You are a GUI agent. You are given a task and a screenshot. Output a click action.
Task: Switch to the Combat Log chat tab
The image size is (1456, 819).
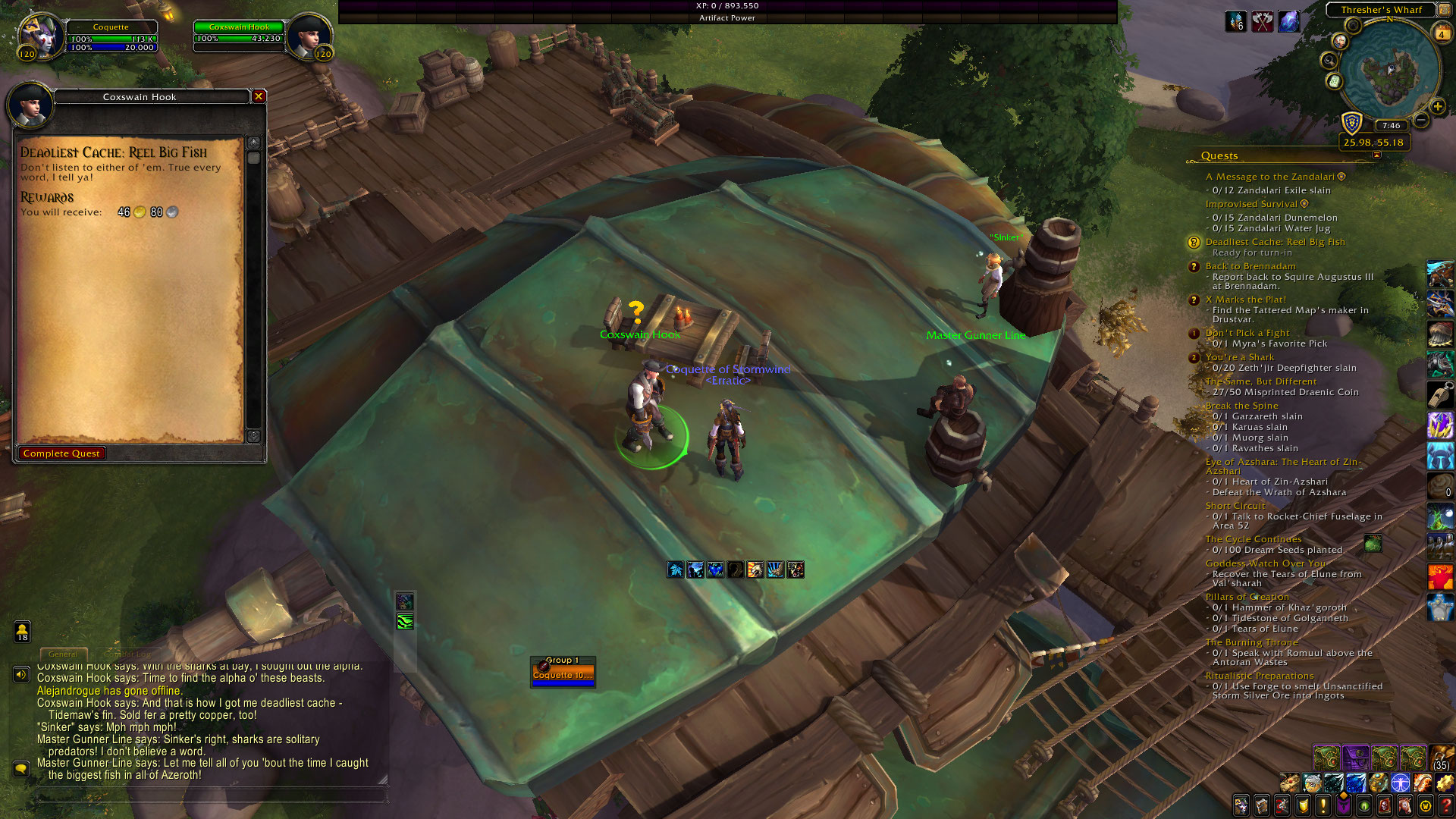coord(127,654)
